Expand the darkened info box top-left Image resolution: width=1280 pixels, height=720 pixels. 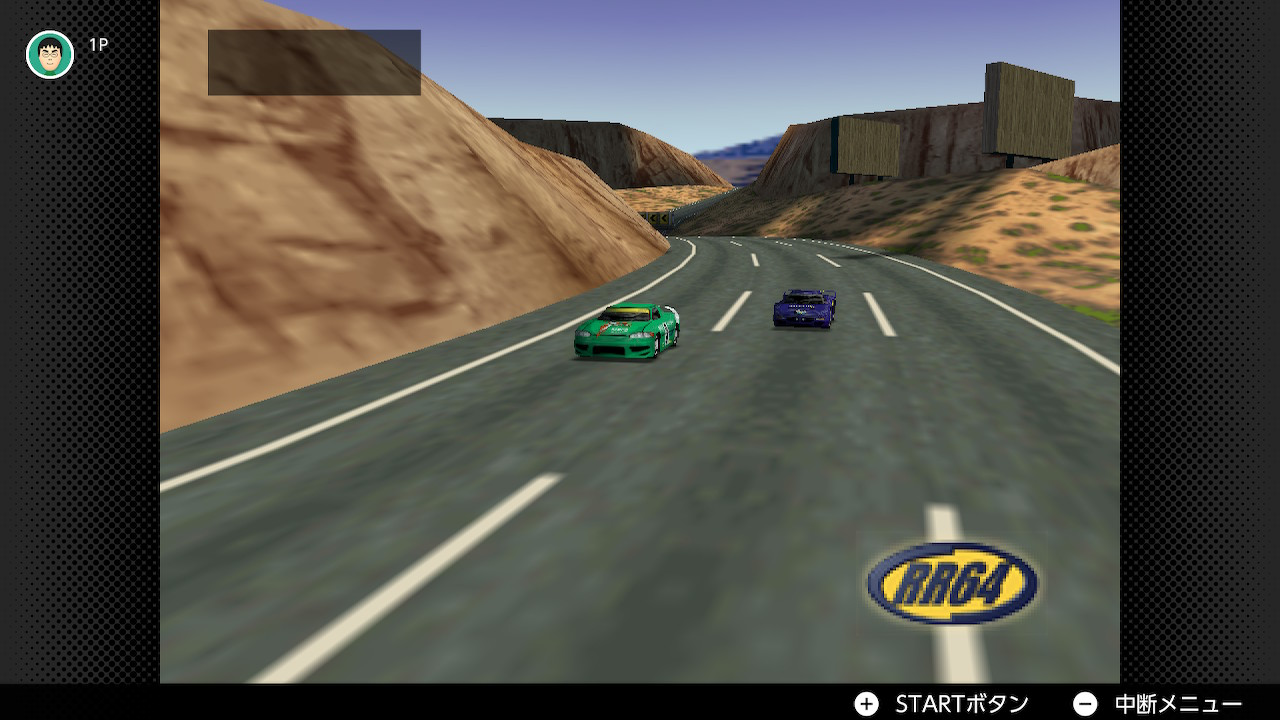click(x=314, y=60)
